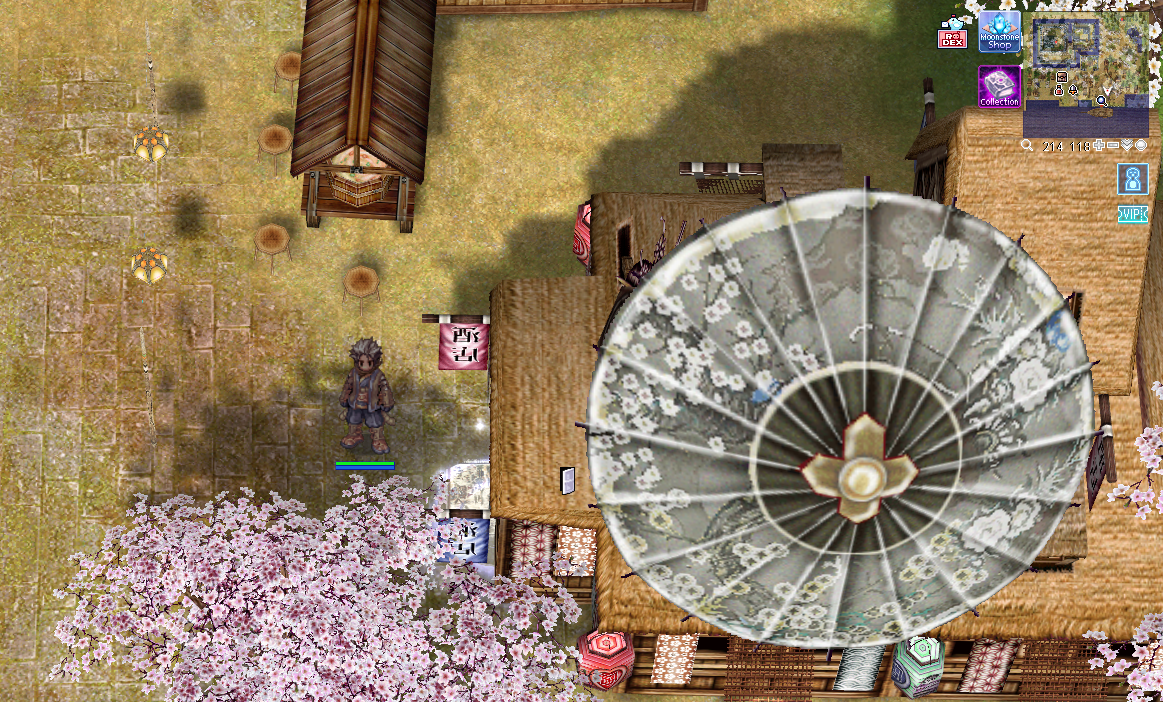Zoom out the minimap with the minus button
Viewport: 1163px width, 702px height.
[1113, 146]
